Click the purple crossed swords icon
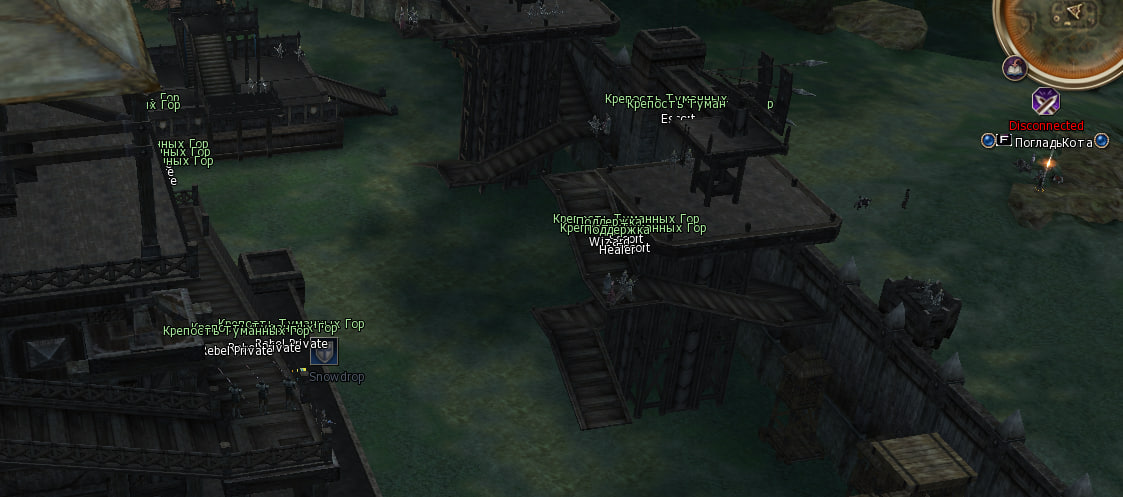The width and height of the screenshot is (1123, 497). point(1046,101)
